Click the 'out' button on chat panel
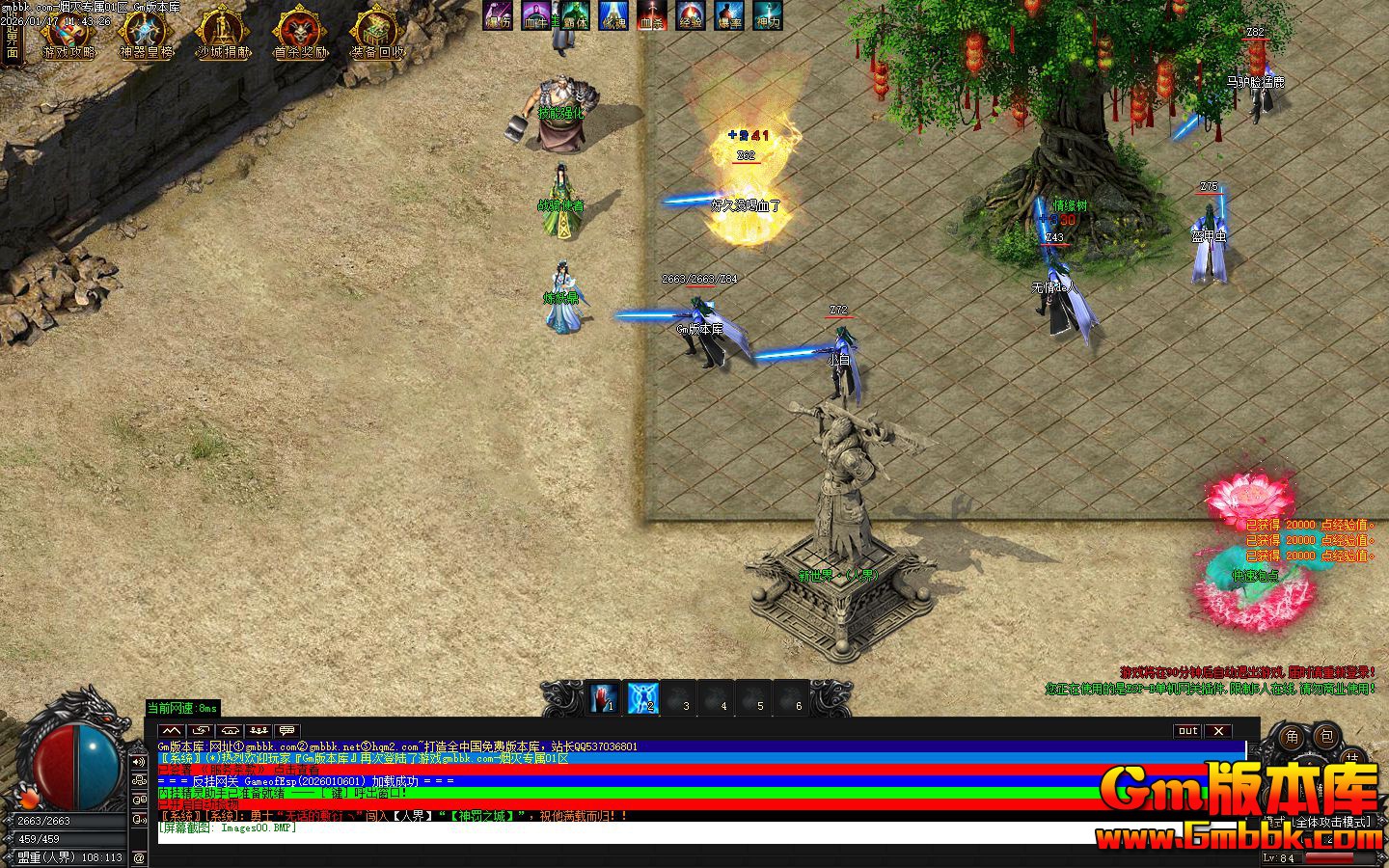Screen dimensions: 1389x868 (1187, 731)
